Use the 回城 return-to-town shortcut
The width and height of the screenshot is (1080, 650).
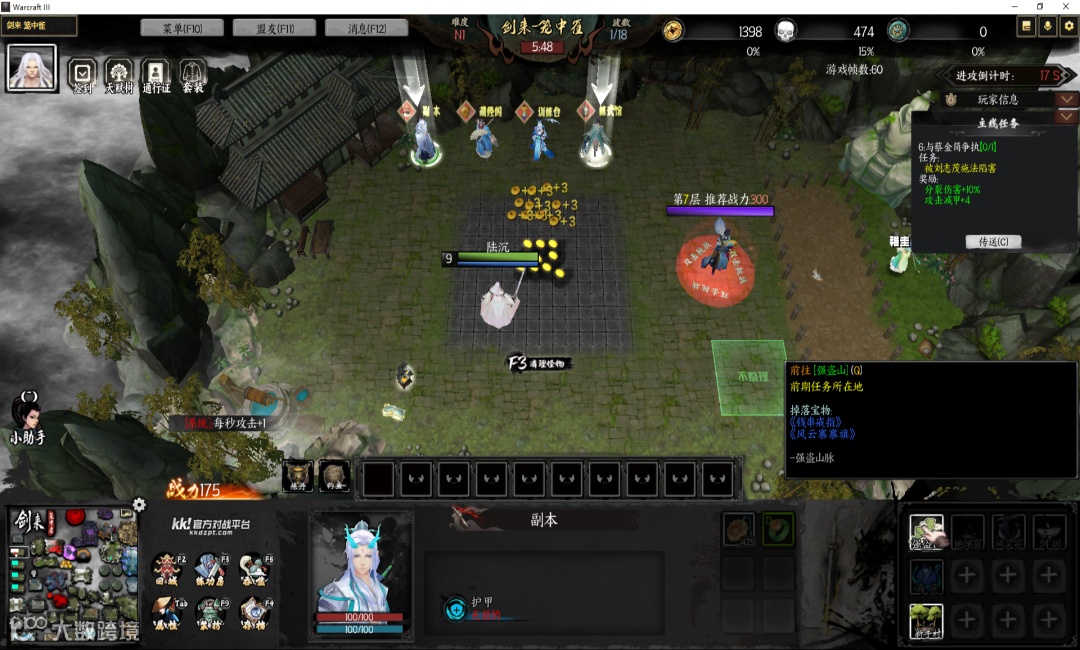[167, 568]
